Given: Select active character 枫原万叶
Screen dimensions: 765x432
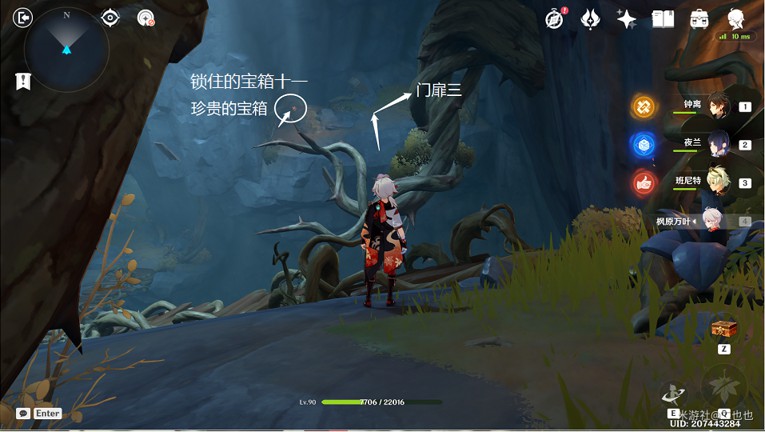Looking at the screenshot, I should coord(712,221).
